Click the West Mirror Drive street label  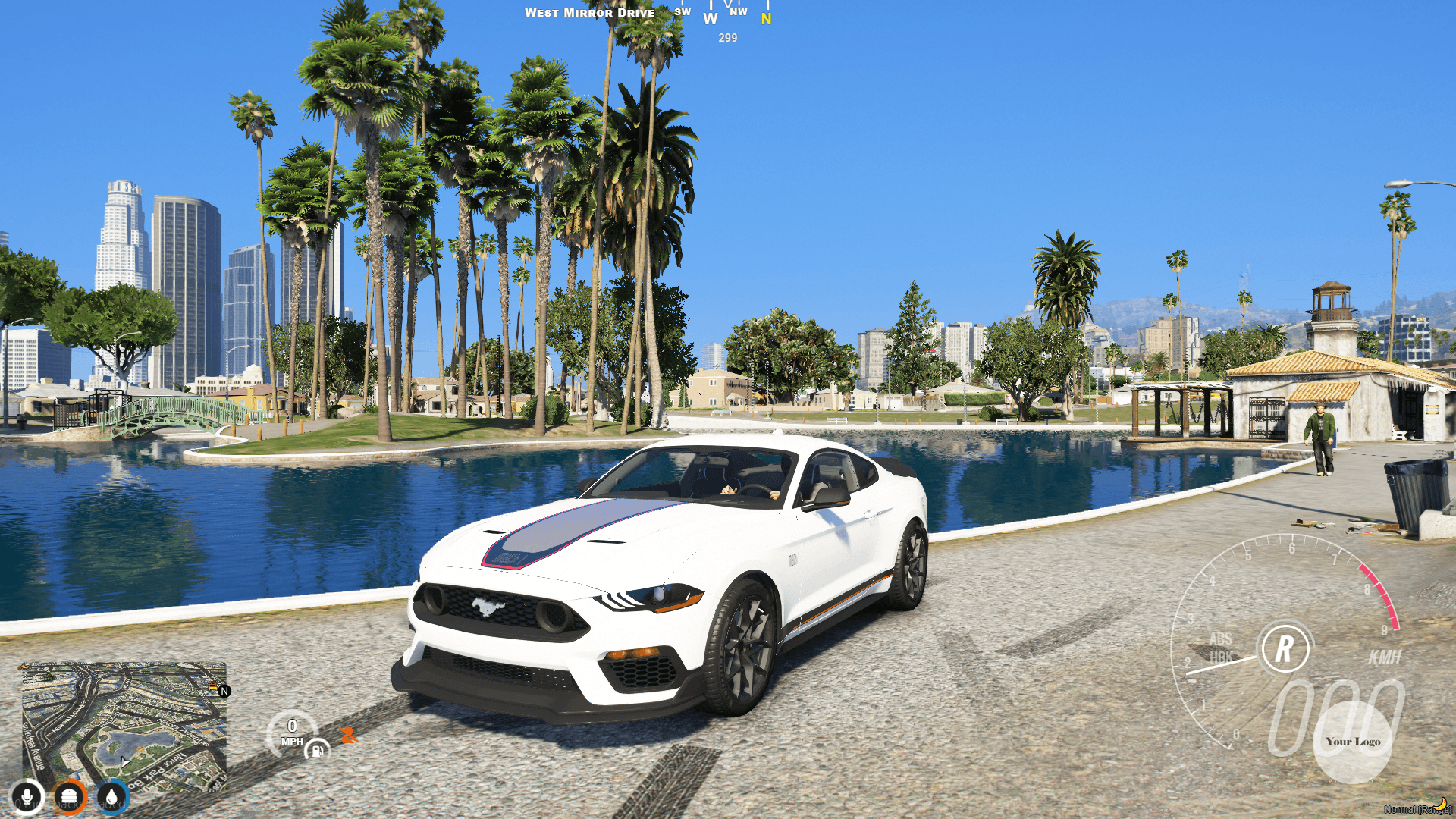pyautogui.click(x=590, y=12)
